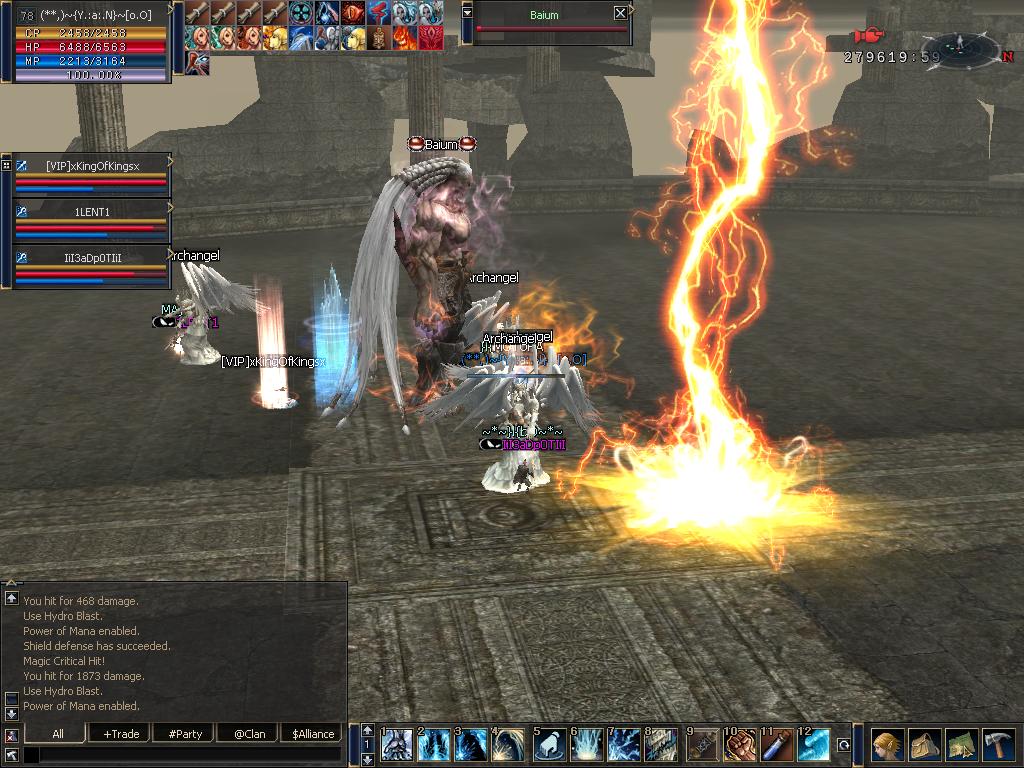1024x768 pixels.
Task: Open the #Party chat tab
Action: tap(185, 733)
